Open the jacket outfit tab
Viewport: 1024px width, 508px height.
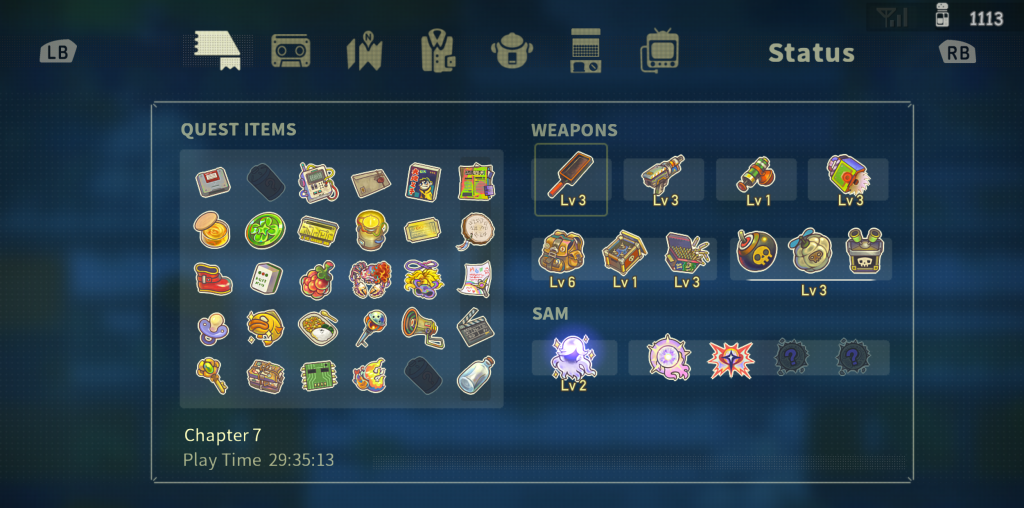tap(436, 51)
